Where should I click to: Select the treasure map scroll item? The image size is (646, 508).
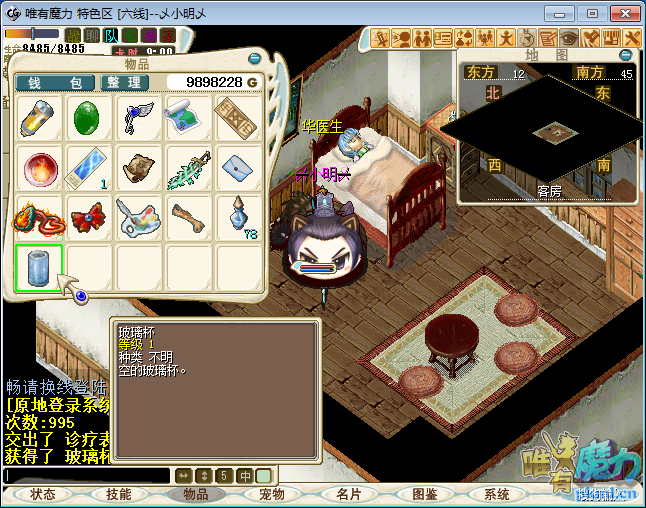[x=189, y=119]
